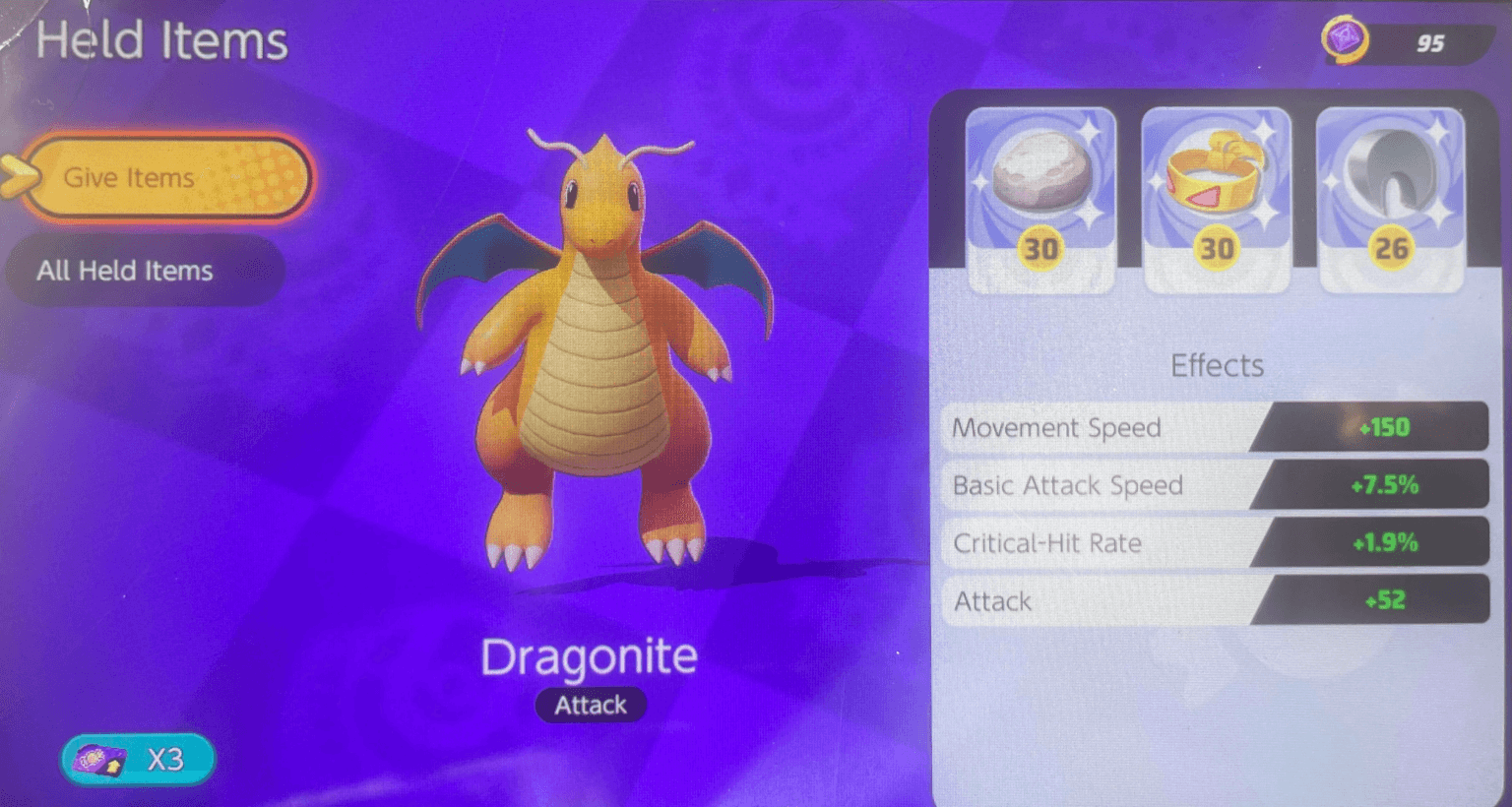The image size is (1512, 807).
Task: Toggle the Focus Band upgrade level 30 indicator
Action: 1216,249
